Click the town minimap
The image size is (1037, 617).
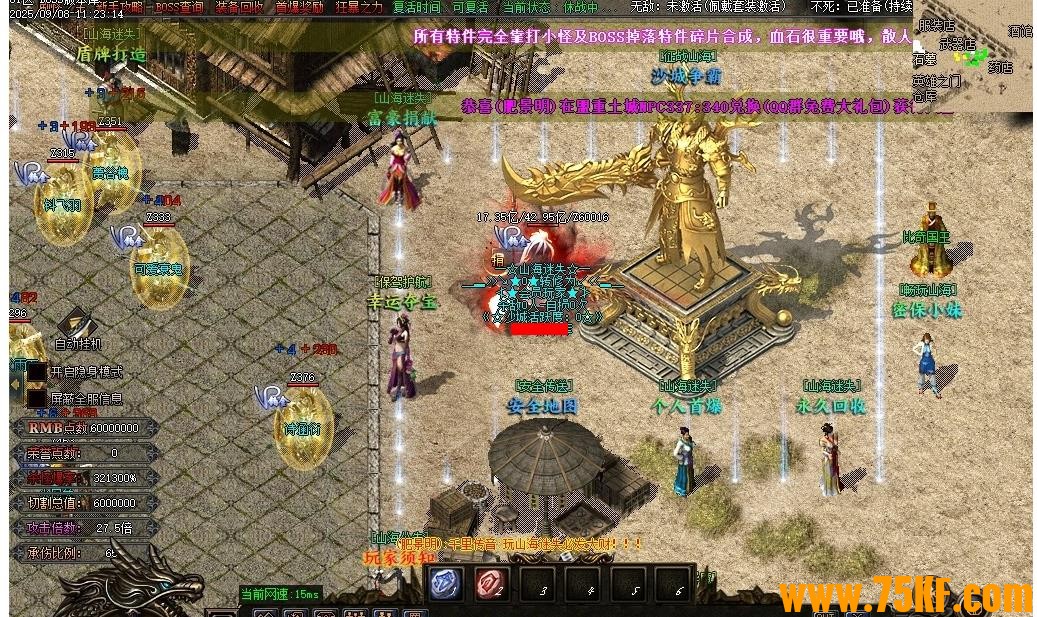(x=972, y=57)
